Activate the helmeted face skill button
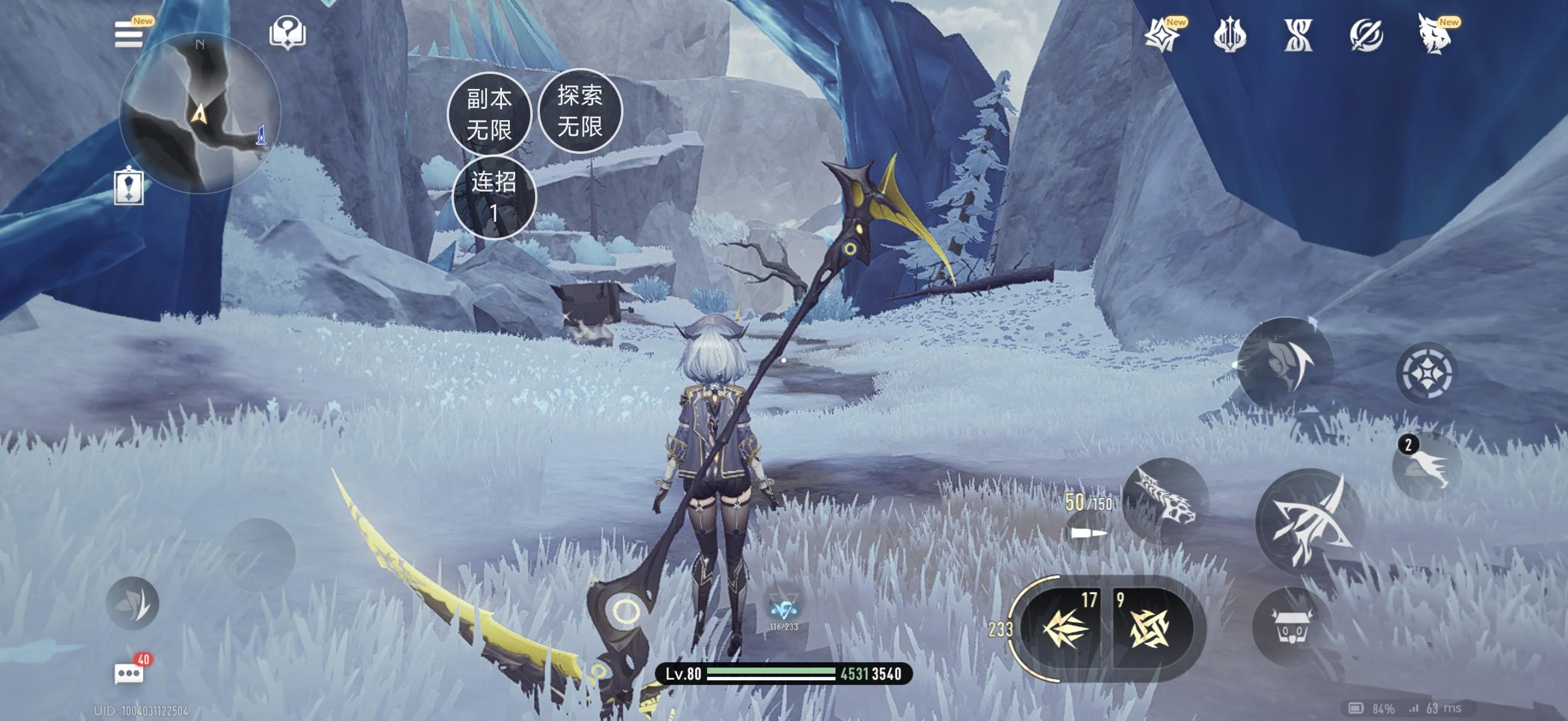Screen dimensions: 1568x721 pos(1285,364)
